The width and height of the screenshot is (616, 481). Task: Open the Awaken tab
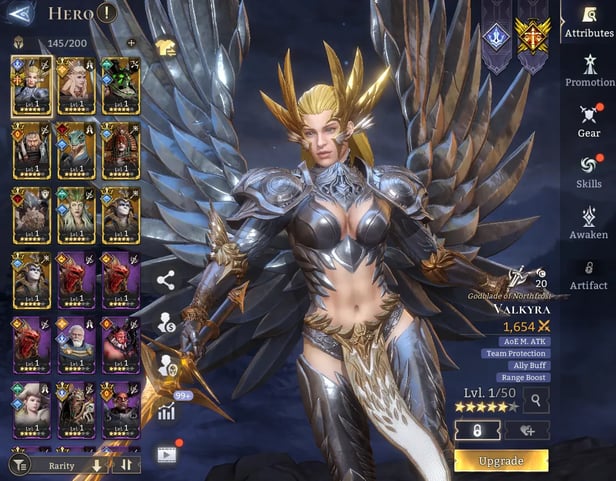coord(589,223)
